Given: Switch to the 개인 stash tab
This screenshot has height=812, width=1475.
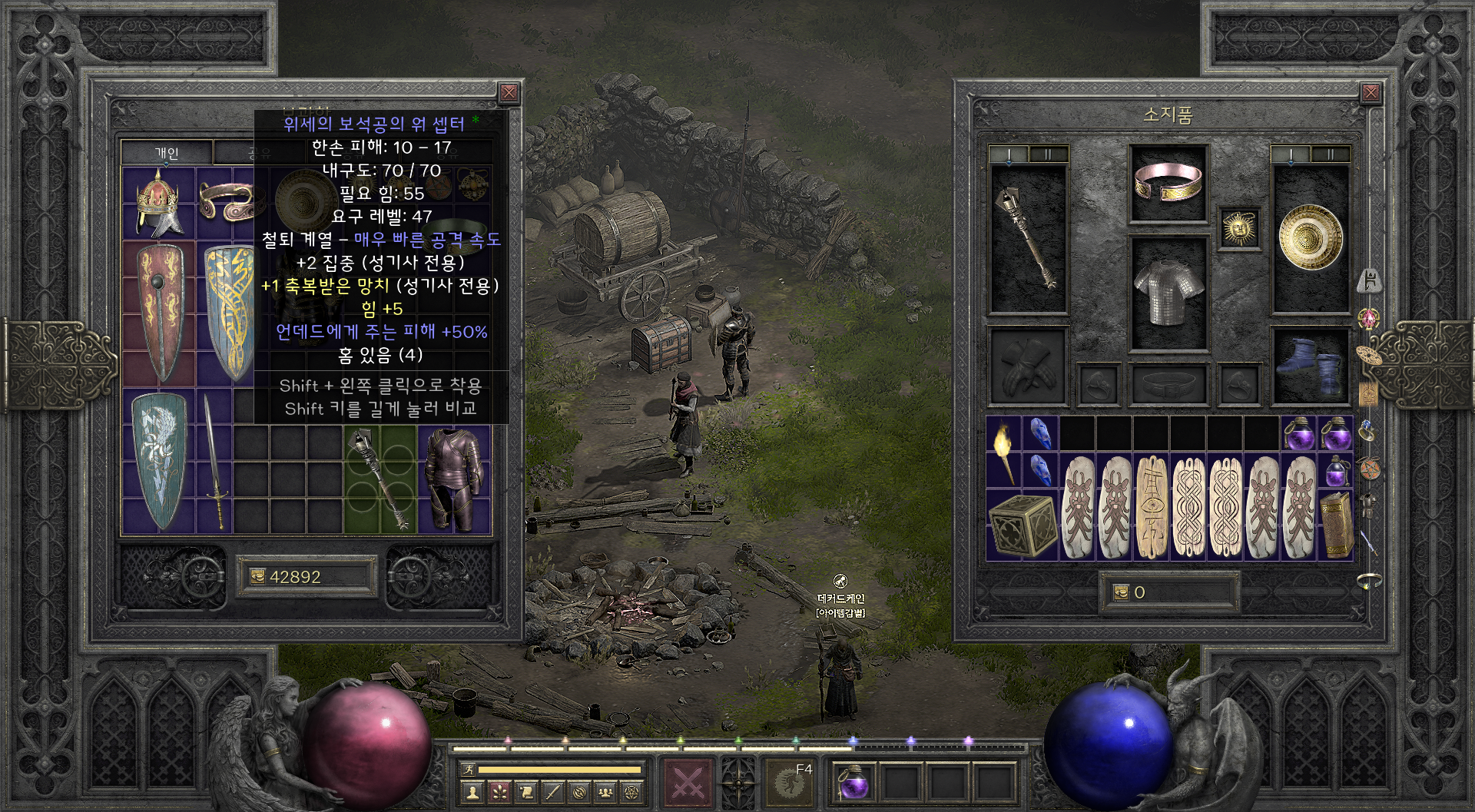Looking at the screenshot, I should (167, 152).
